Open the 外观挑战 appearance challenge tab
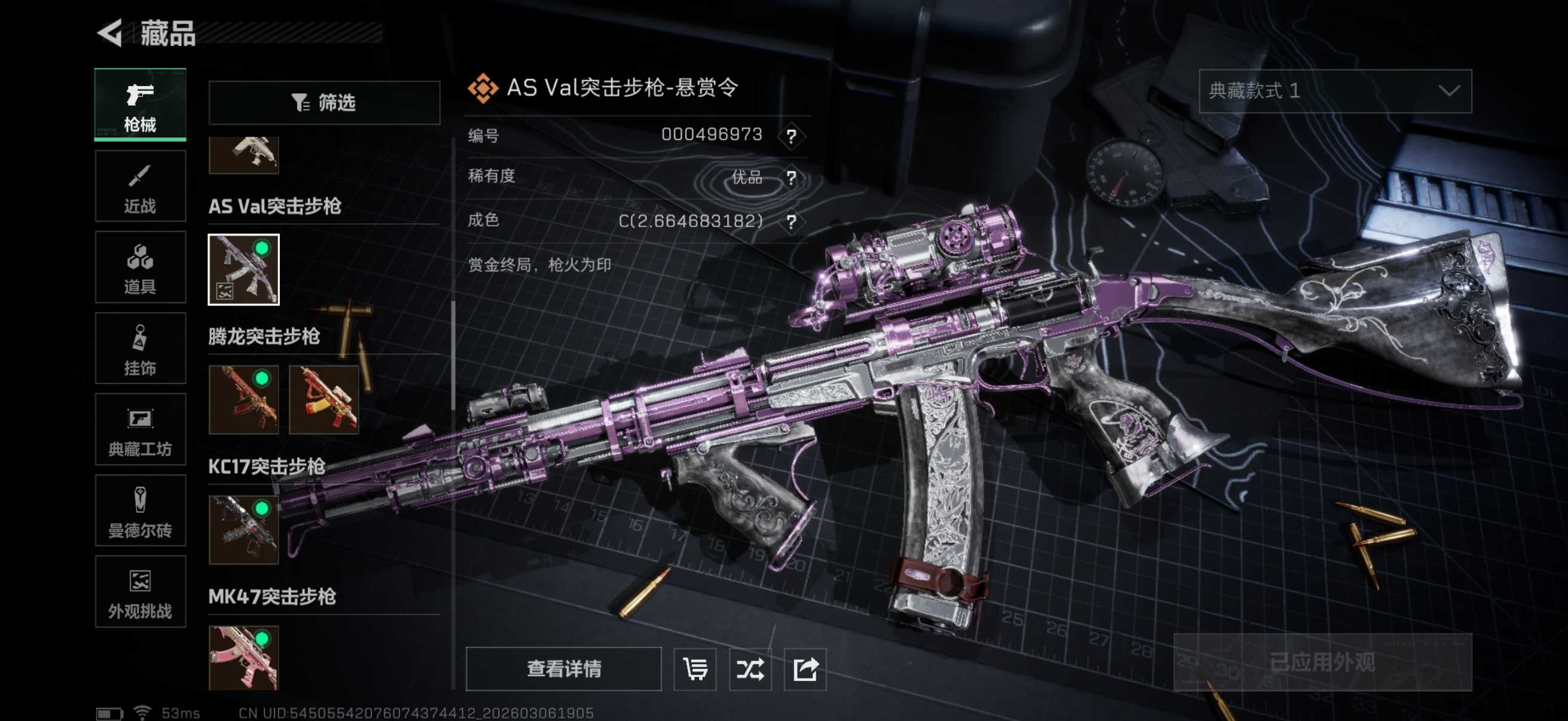 tap(140, 592)
